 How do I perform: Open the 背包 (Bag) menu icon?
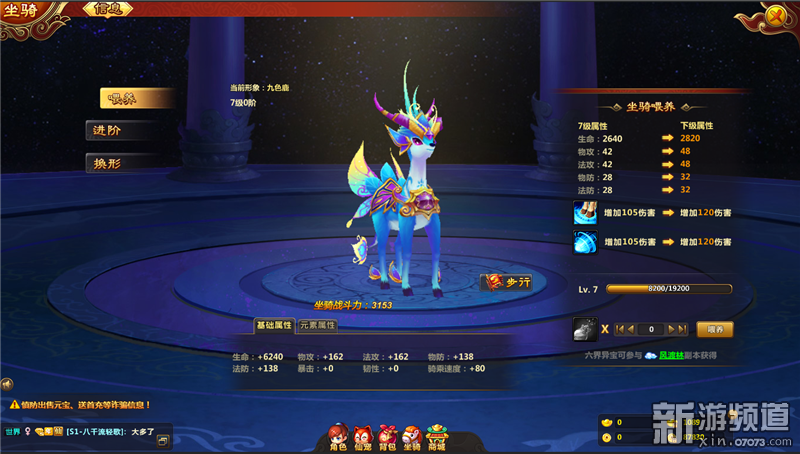tap(388, 436)
